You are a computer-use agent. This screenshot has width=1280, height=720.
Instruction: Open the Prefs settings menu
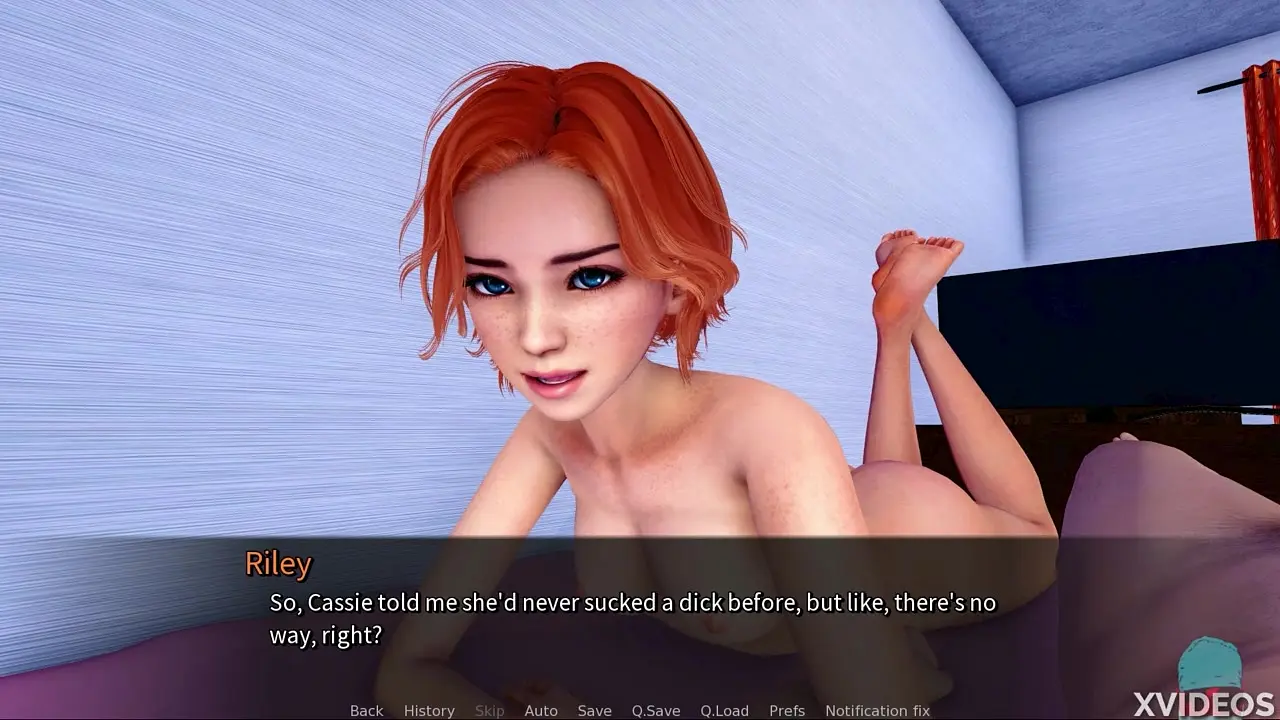787,711
